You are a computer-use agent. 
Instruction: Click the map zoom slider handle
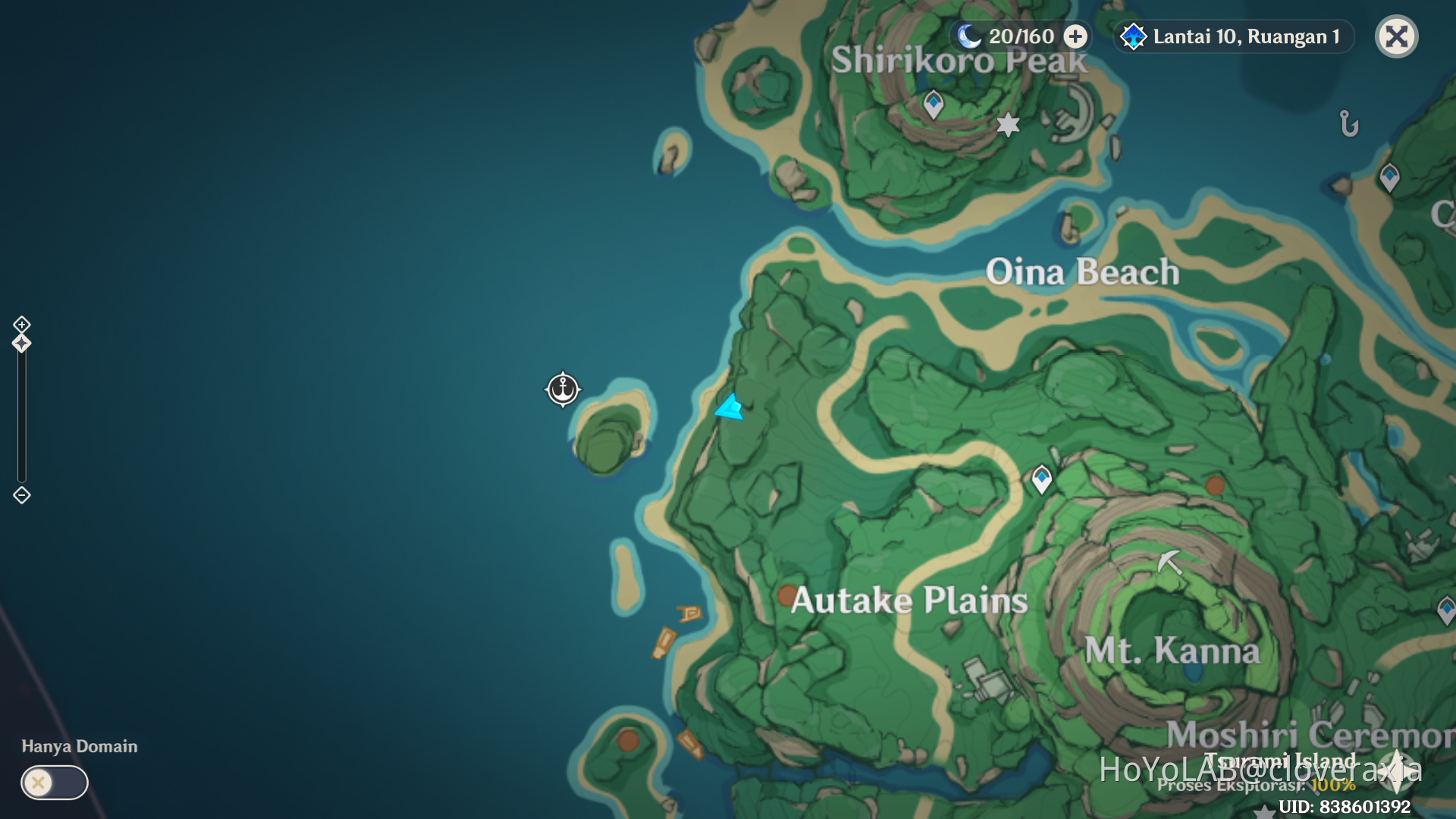[x=20, y=343]
